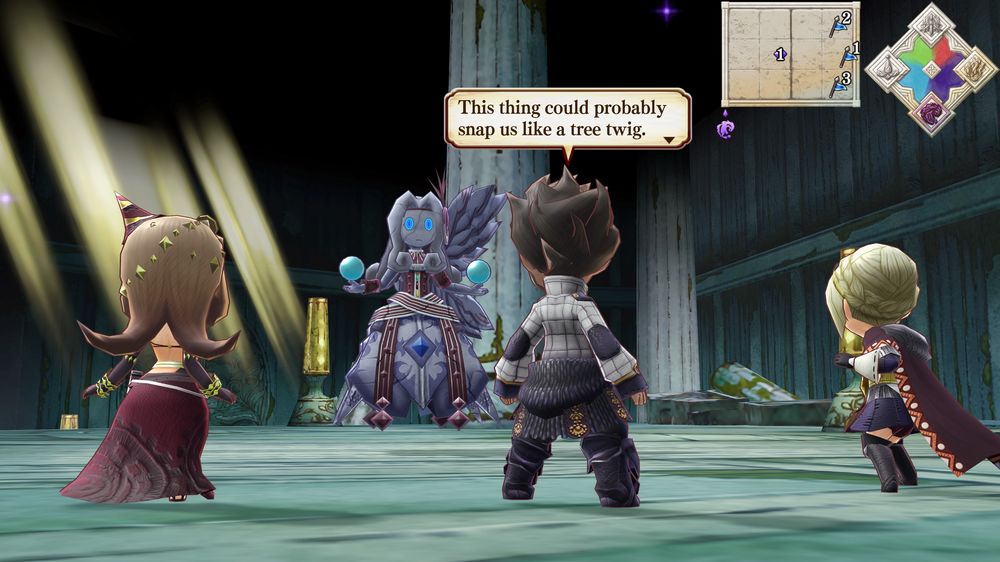
Task: Select blue flag marker 1 on minimap
Action: click(848, 54)
